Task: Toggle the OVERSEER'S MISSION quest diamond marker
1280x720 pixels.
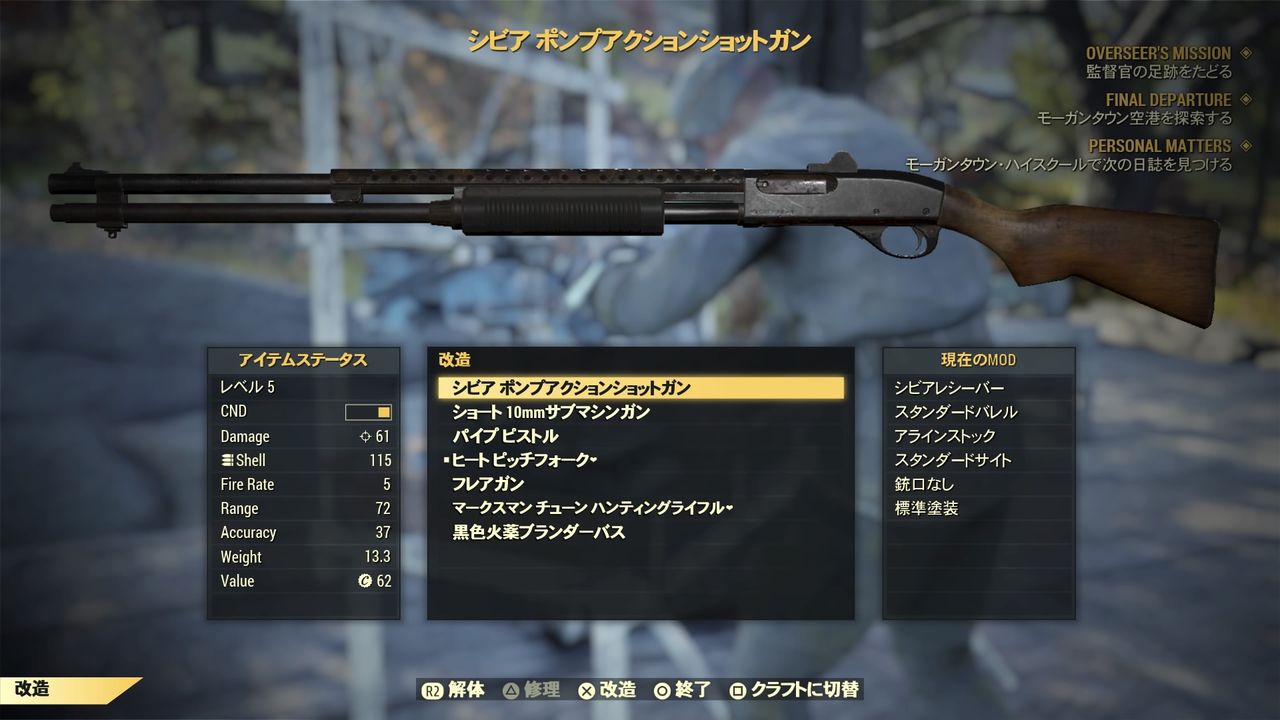Action: click(1243, 53)
